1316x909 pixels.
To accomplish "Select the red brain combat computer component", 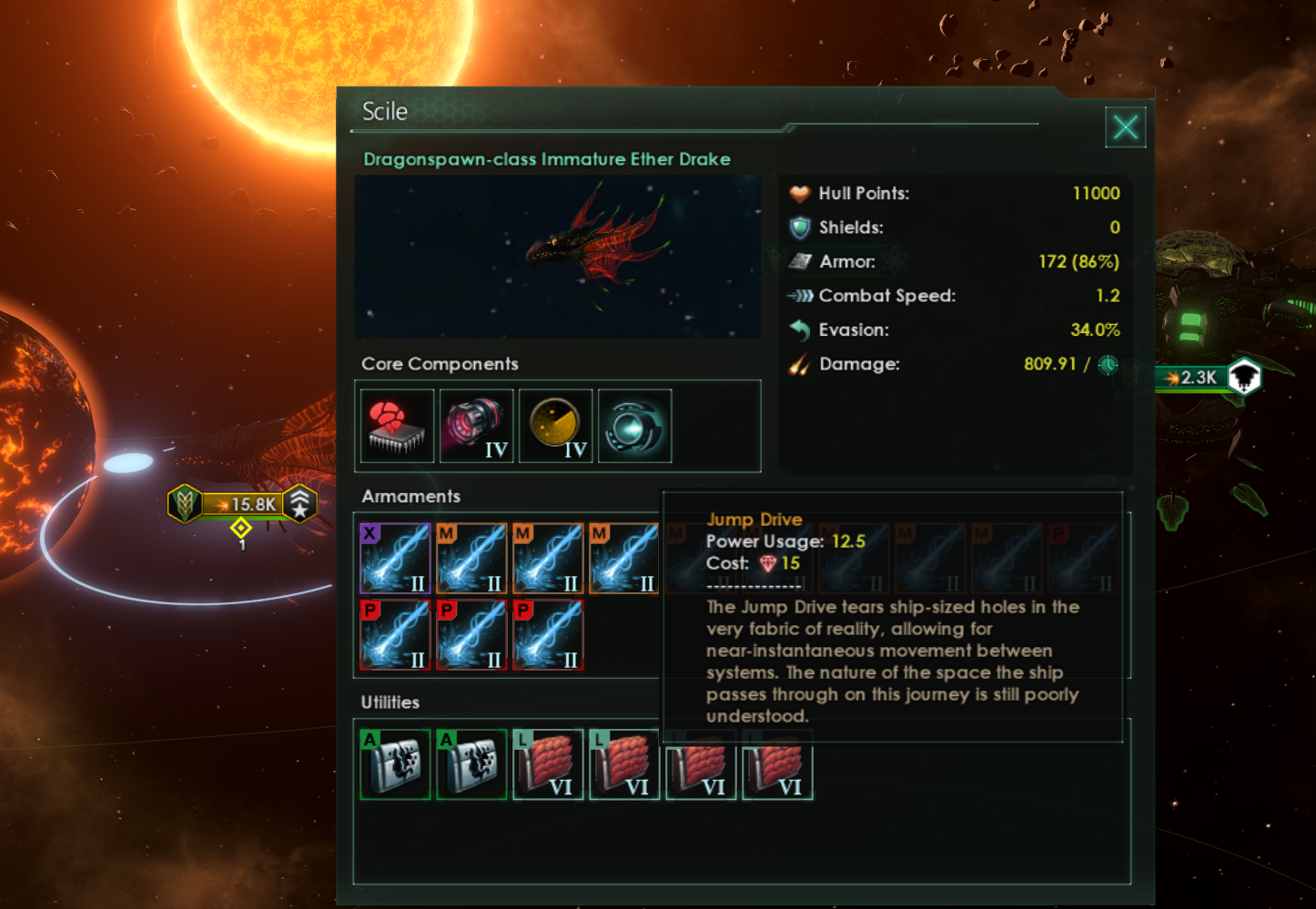I will click(x=397, y=426).
